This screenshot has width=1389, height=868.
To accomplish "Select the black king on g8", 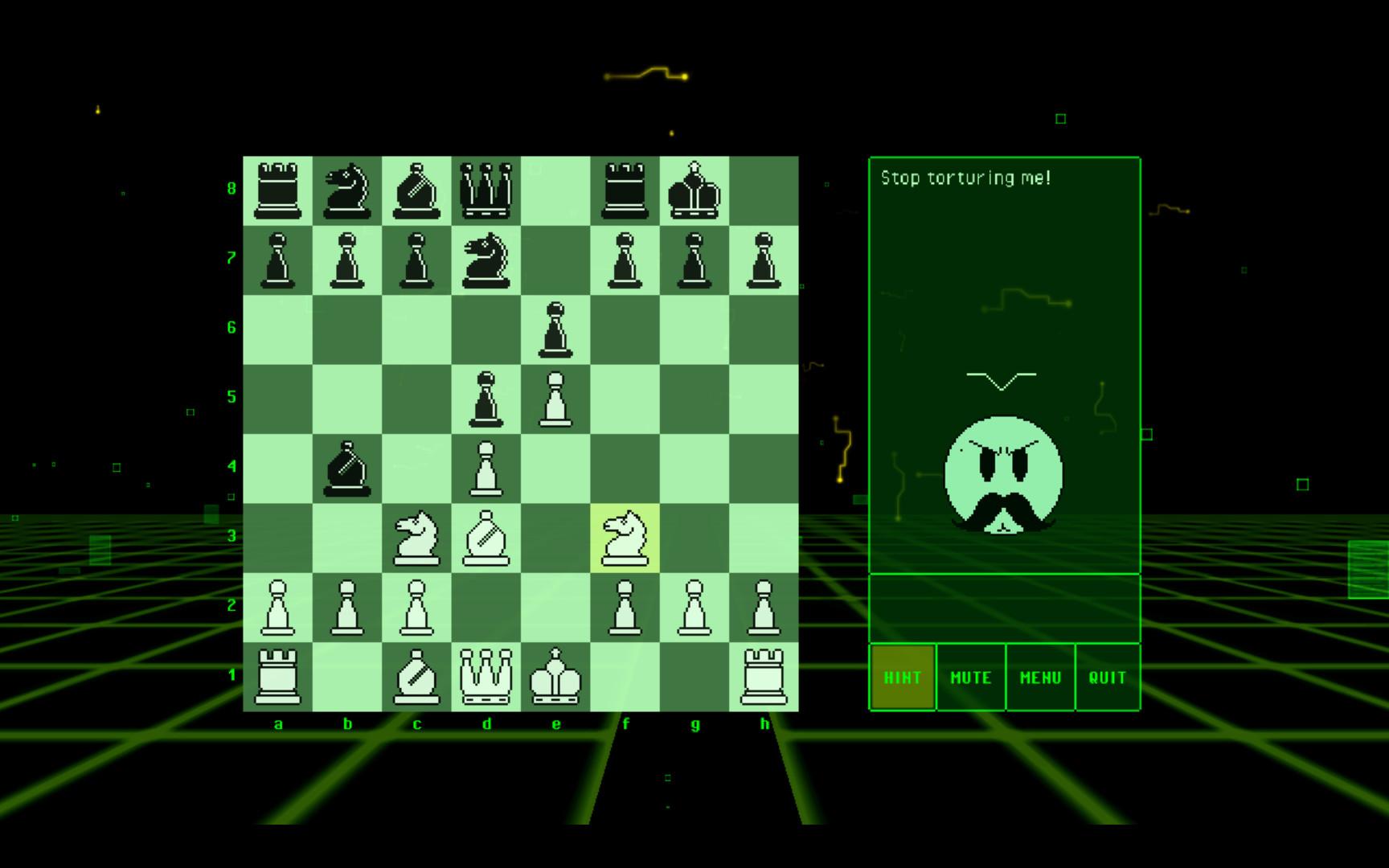I will point(695,189).
